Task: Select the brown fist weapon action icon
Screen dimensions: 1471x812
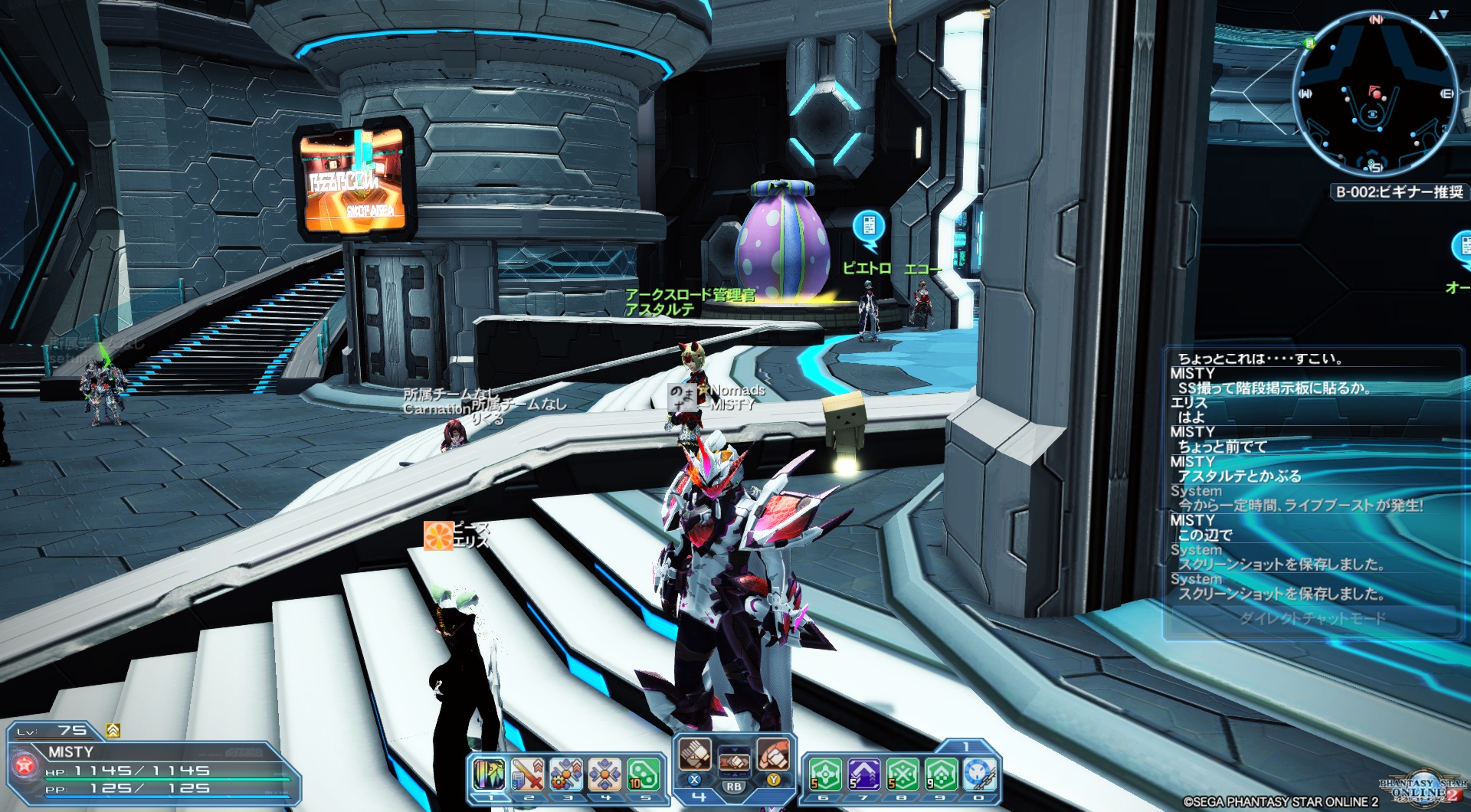Action: point(696,753)
